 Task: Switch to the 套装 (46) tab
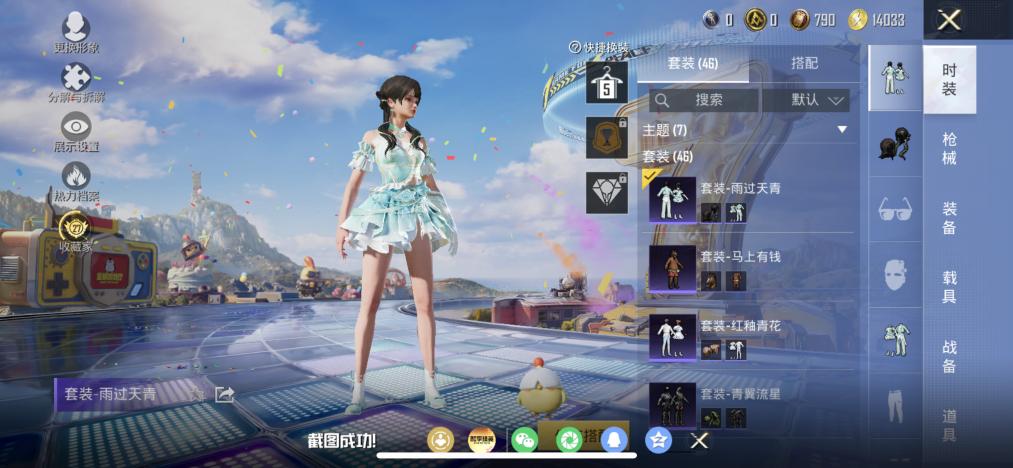692,63
